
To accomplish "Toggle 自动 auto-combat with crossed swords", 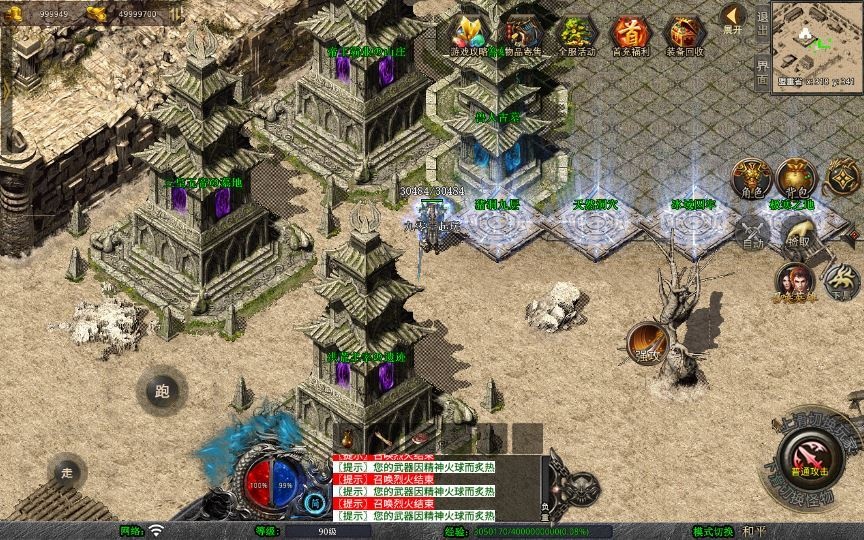I will 752,233.
